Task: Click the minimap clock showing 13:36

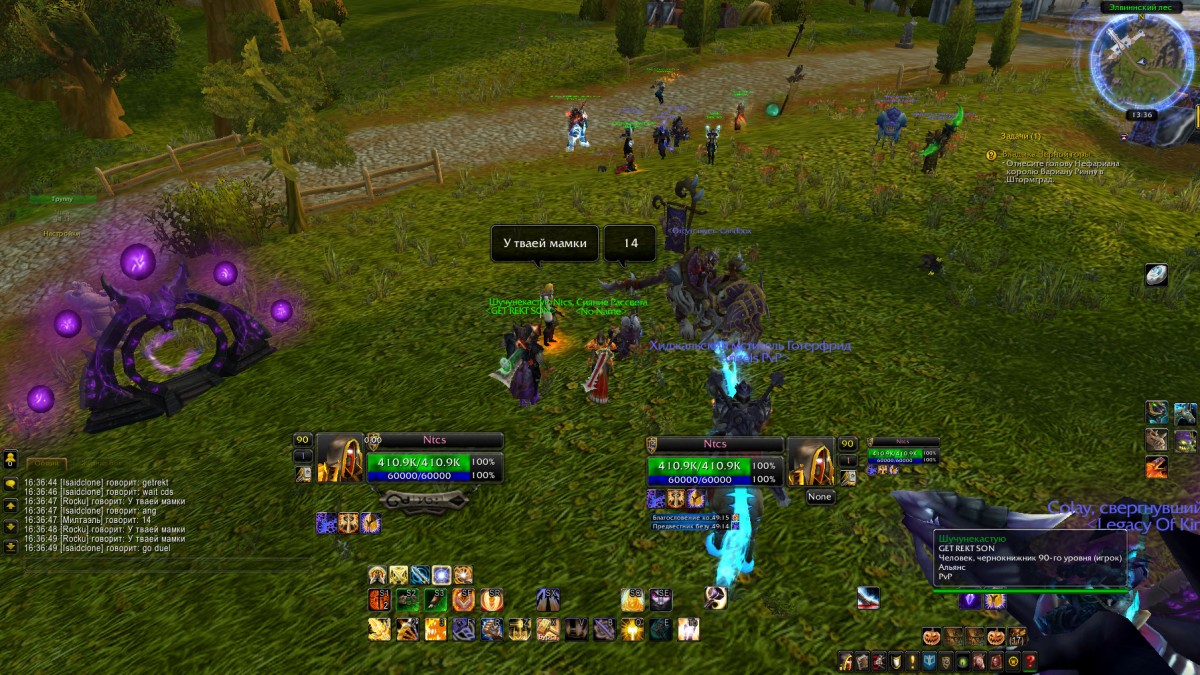Action: tap(1141, 115)
